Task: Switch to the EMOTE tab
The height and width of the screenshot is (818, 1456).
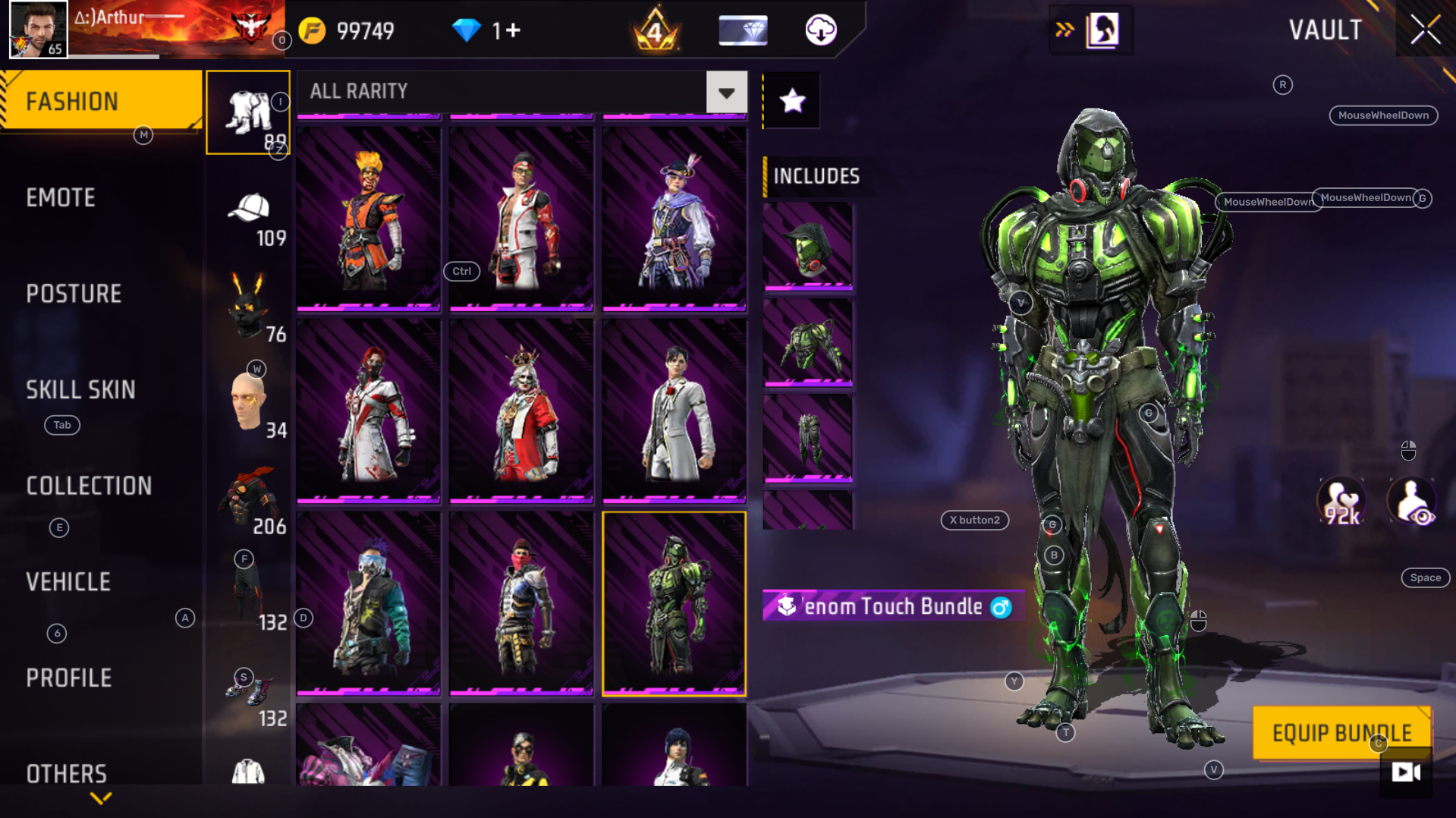Action: (61, 197)
